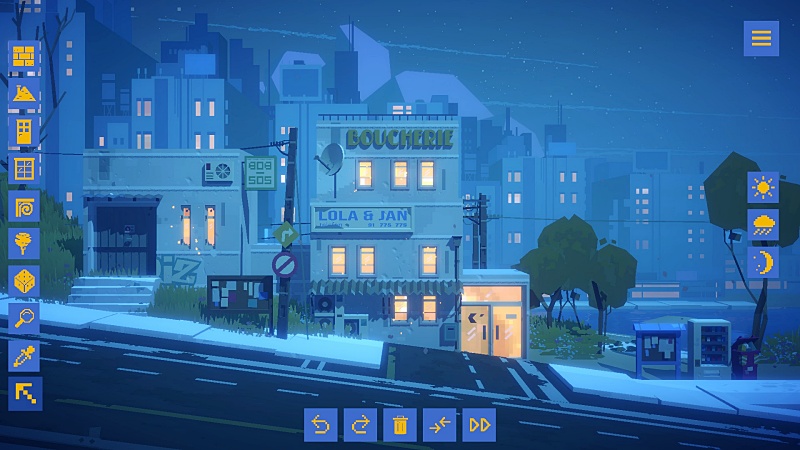The width and height of the screenshot is (800, 450).
Task: Select the brick wall building tool
Action: coord(24,56)
